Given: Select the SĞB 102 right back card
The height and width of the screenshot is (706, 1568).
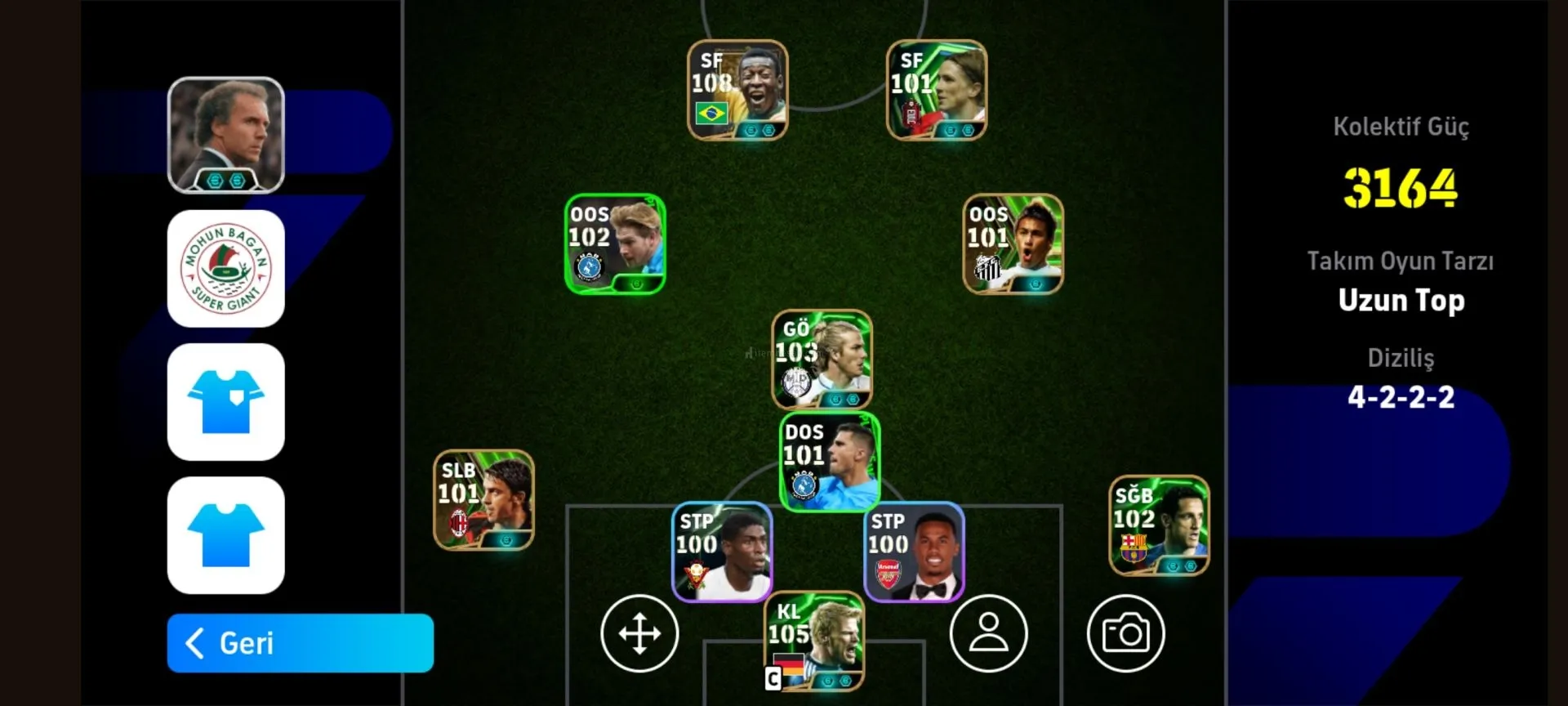Looking at the screenshot, I should 1159,525.
